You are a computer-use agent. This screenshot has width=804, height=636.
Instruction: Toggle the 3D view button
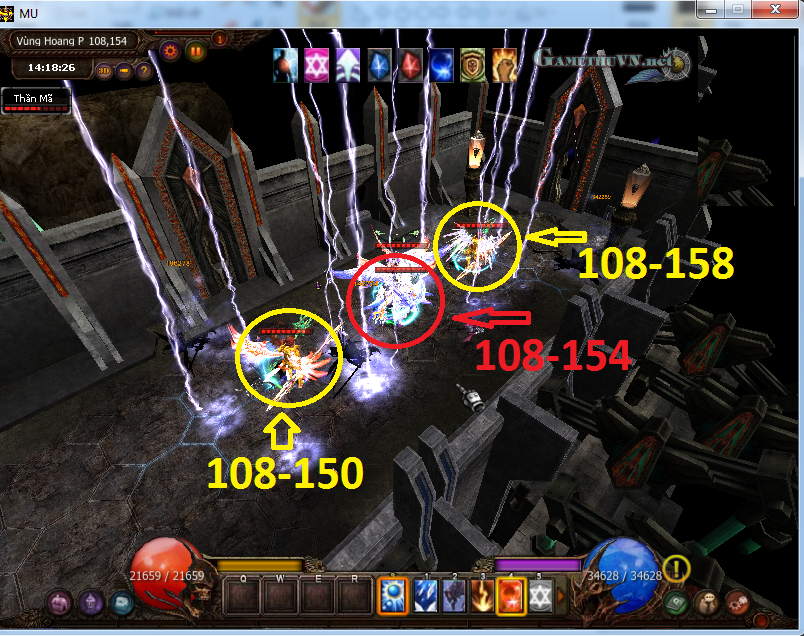tap(104, 71)
